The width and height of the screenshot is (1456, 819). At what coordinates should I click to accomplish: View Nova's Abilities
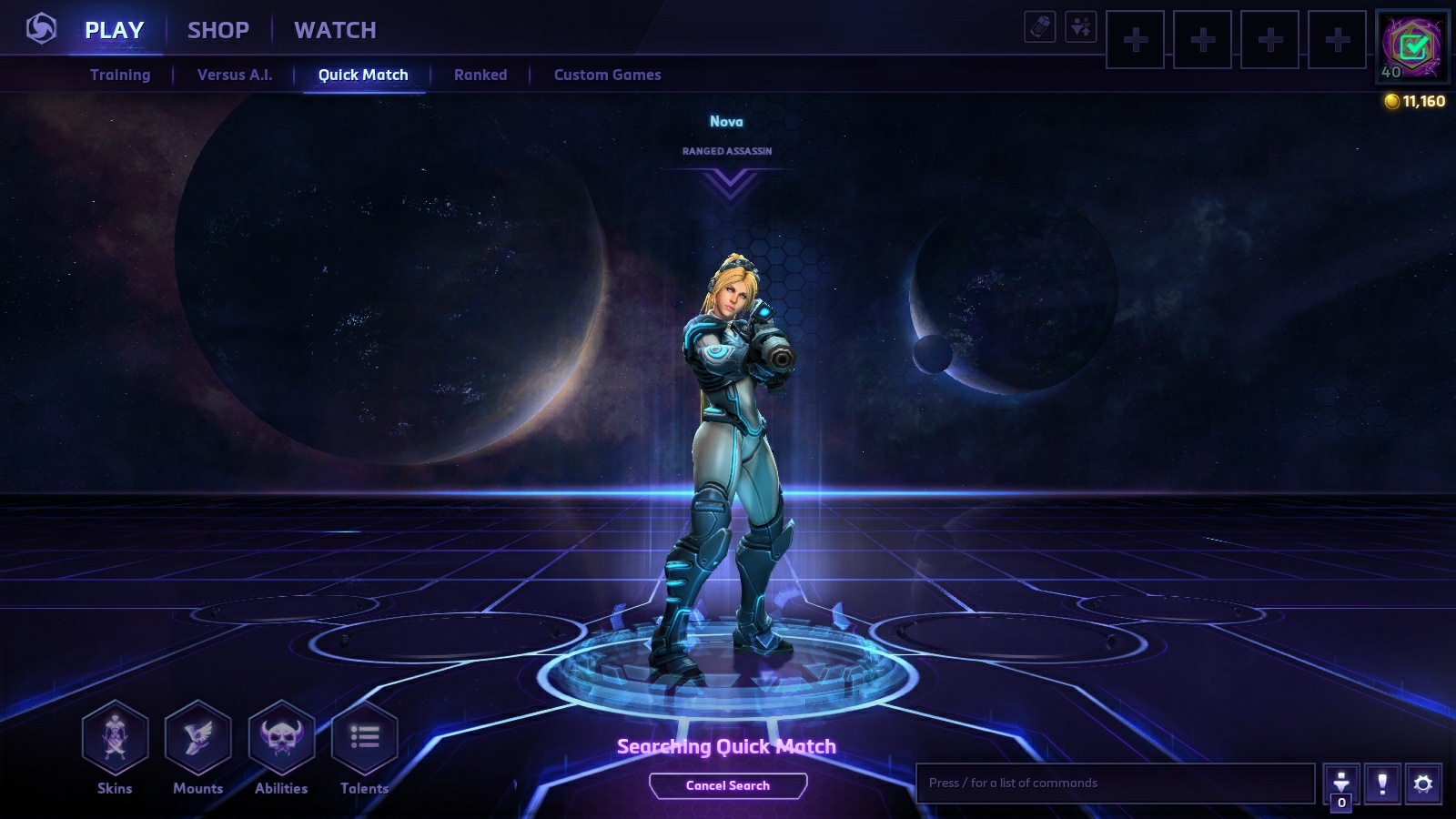[281, 737]
